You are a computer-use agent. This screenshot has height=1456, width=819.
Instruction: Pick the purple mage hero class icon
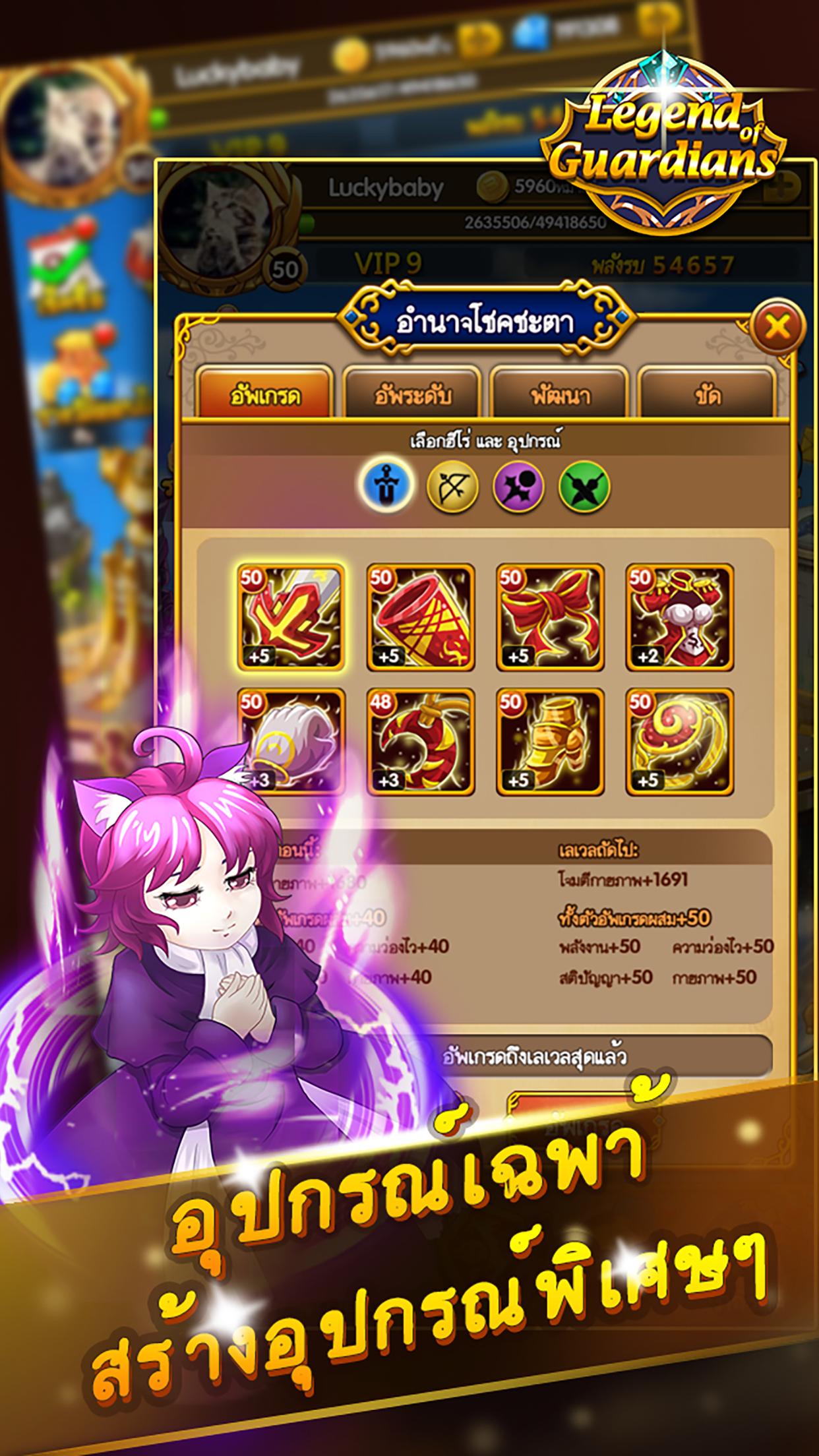(x=519, y=487)
